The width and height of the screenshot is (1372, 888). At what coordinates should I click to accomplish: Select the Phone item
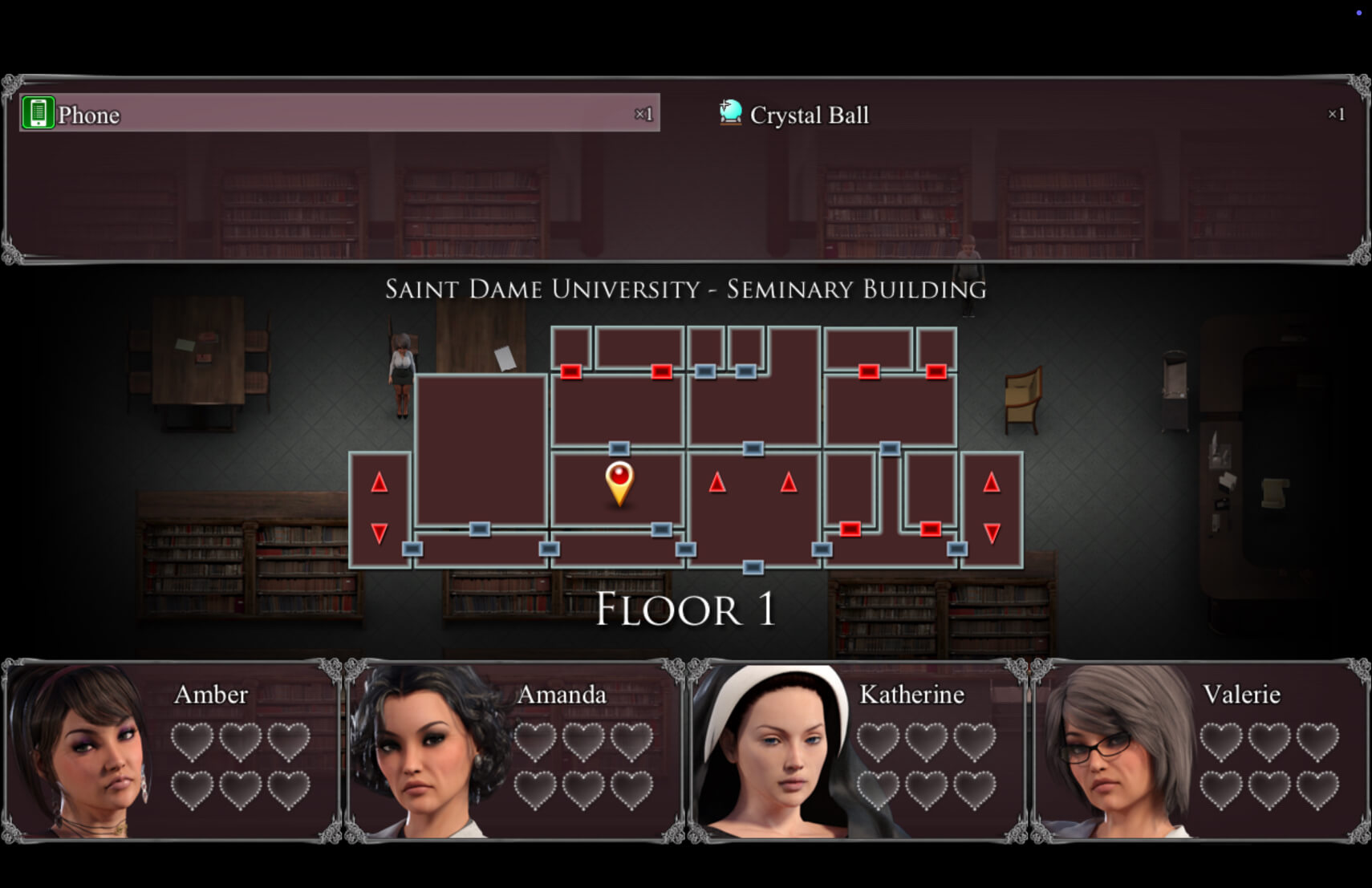(x=339, y=114)
